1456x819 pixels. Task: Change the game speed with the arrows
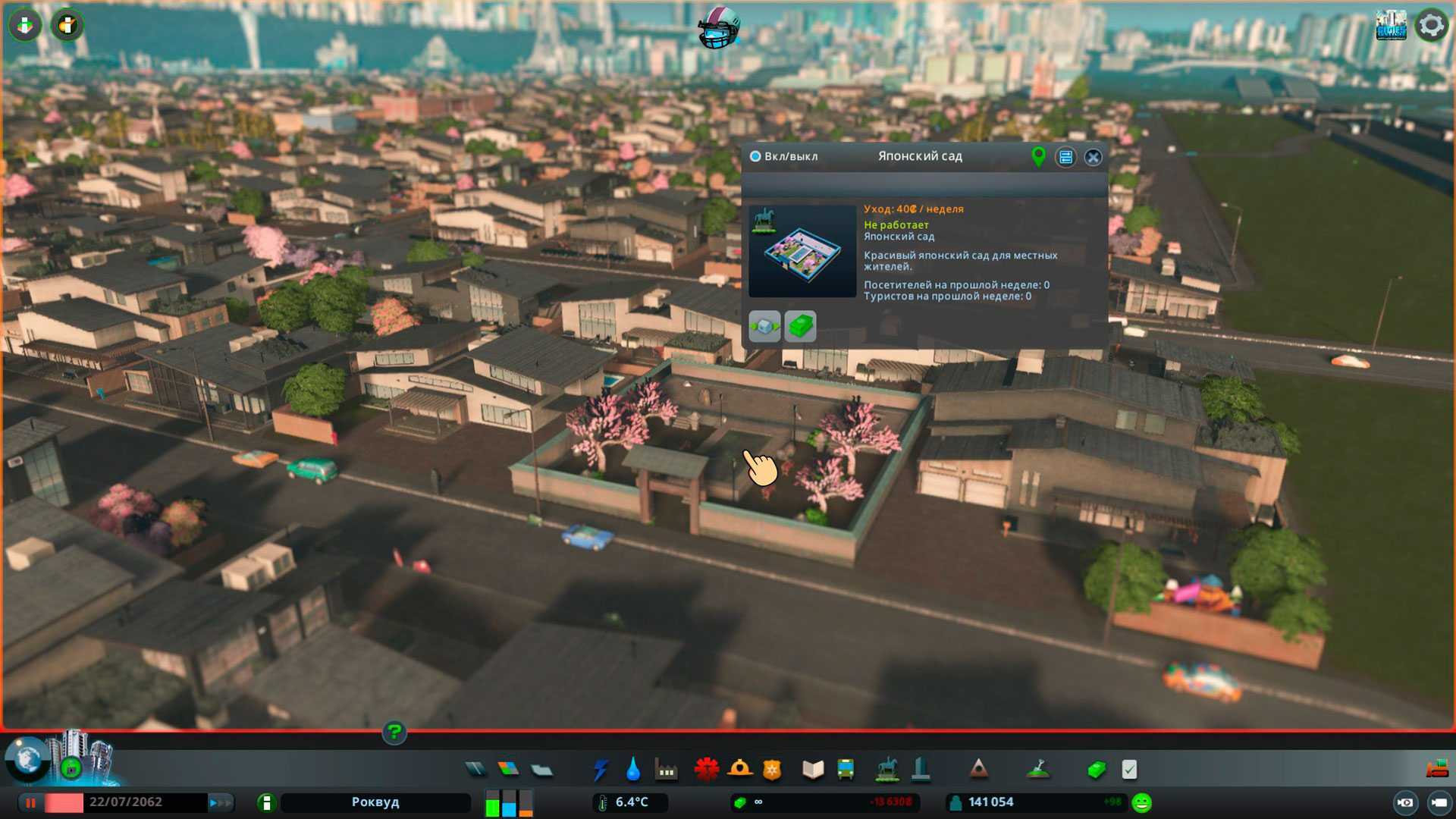coord(221,802)
